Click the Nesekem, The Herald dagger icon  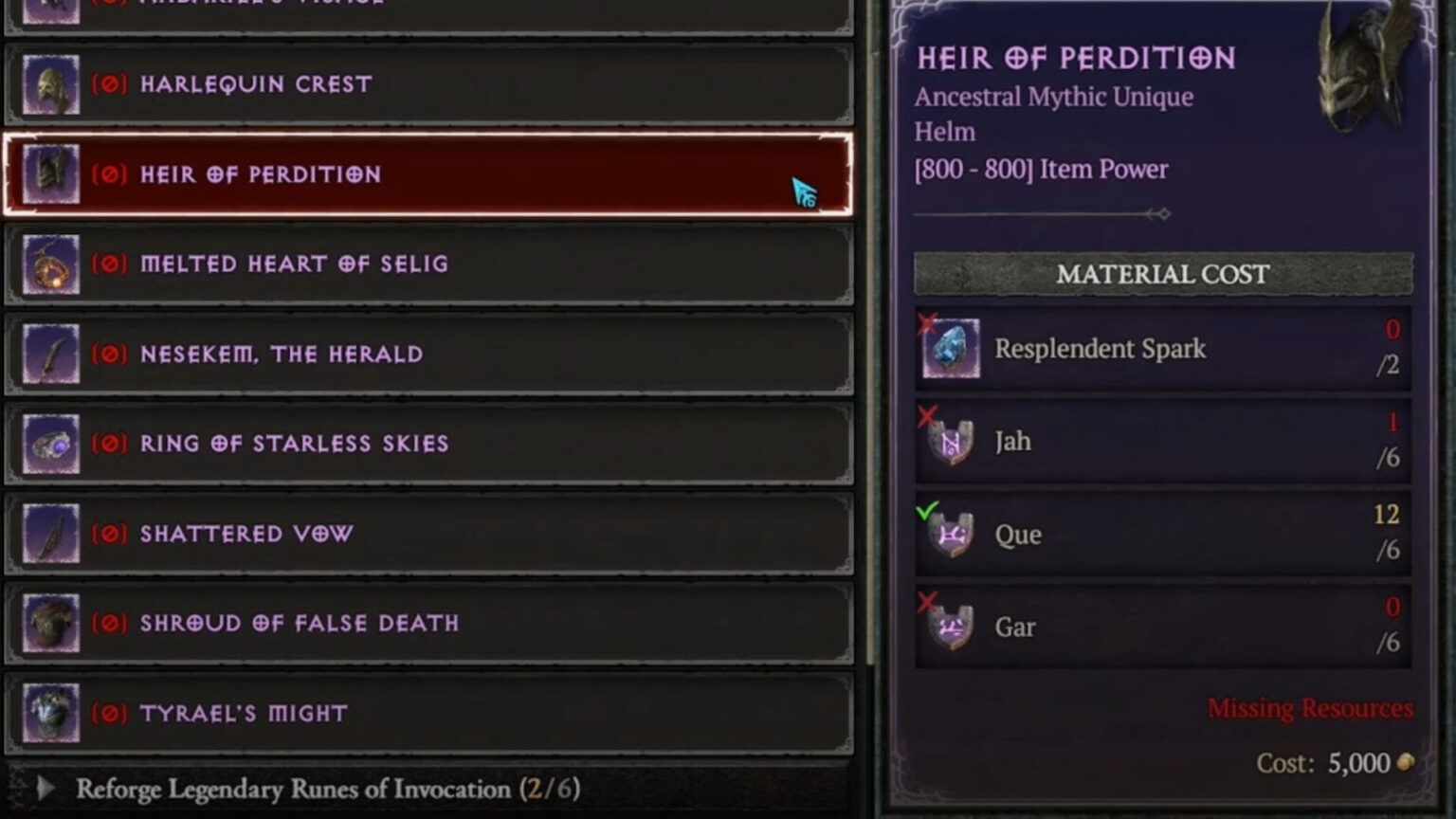(49, 354)
